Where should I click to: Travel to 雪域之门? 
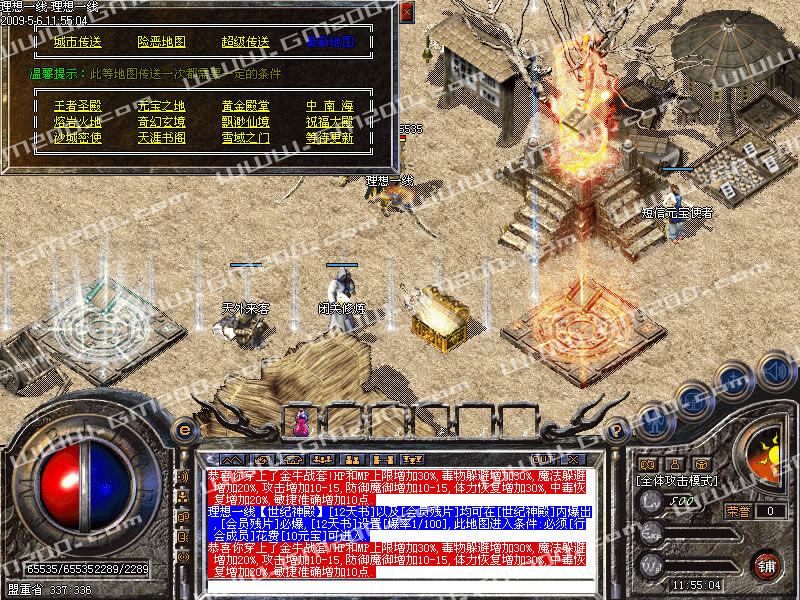tap(245, 137)
